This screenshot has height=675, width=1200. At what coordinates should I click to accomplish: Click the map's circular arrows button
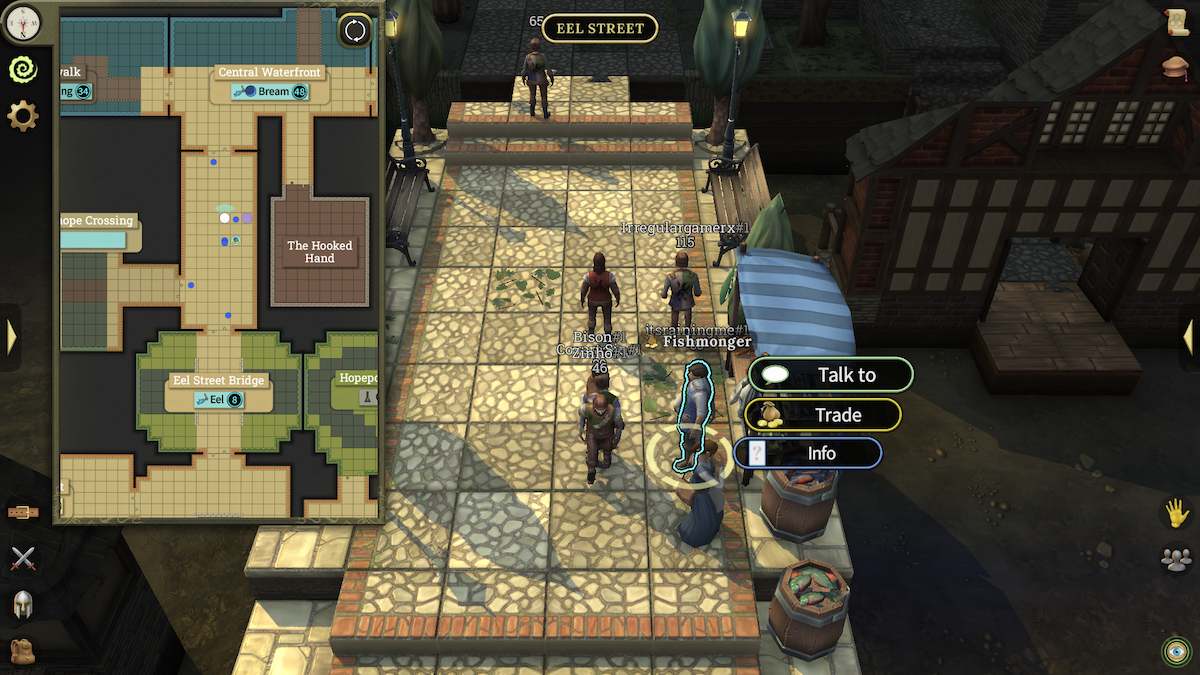355,29
